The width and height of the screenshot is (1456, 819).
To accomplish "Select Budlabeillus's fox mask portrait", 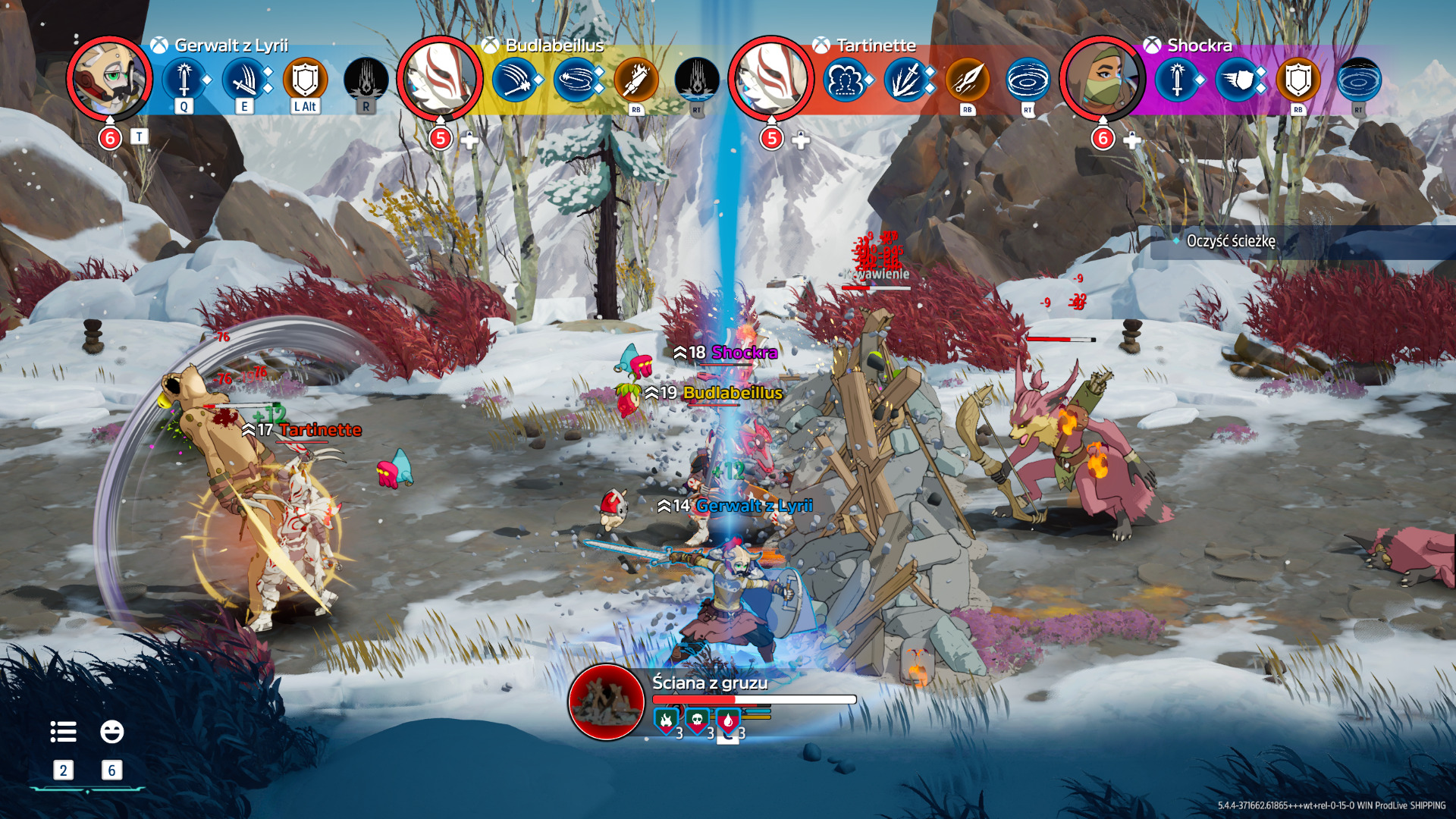I will (x=440, y=78).
